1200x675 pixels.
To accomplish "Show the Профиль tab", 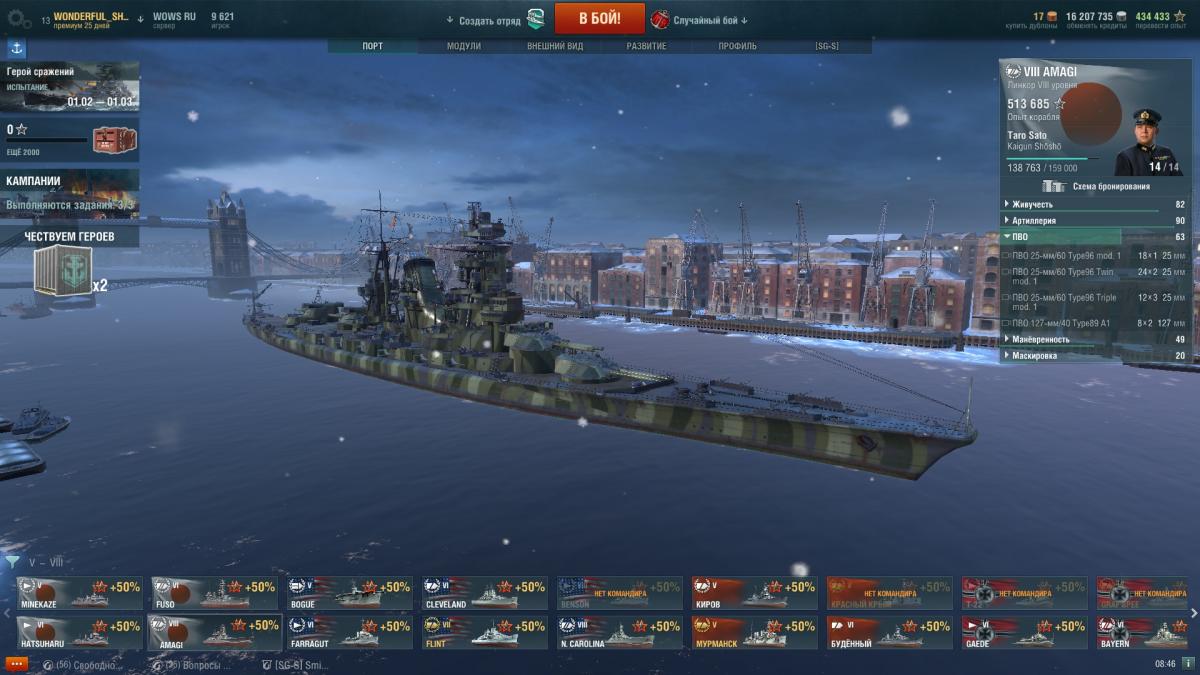I will (x=737, y=46).
